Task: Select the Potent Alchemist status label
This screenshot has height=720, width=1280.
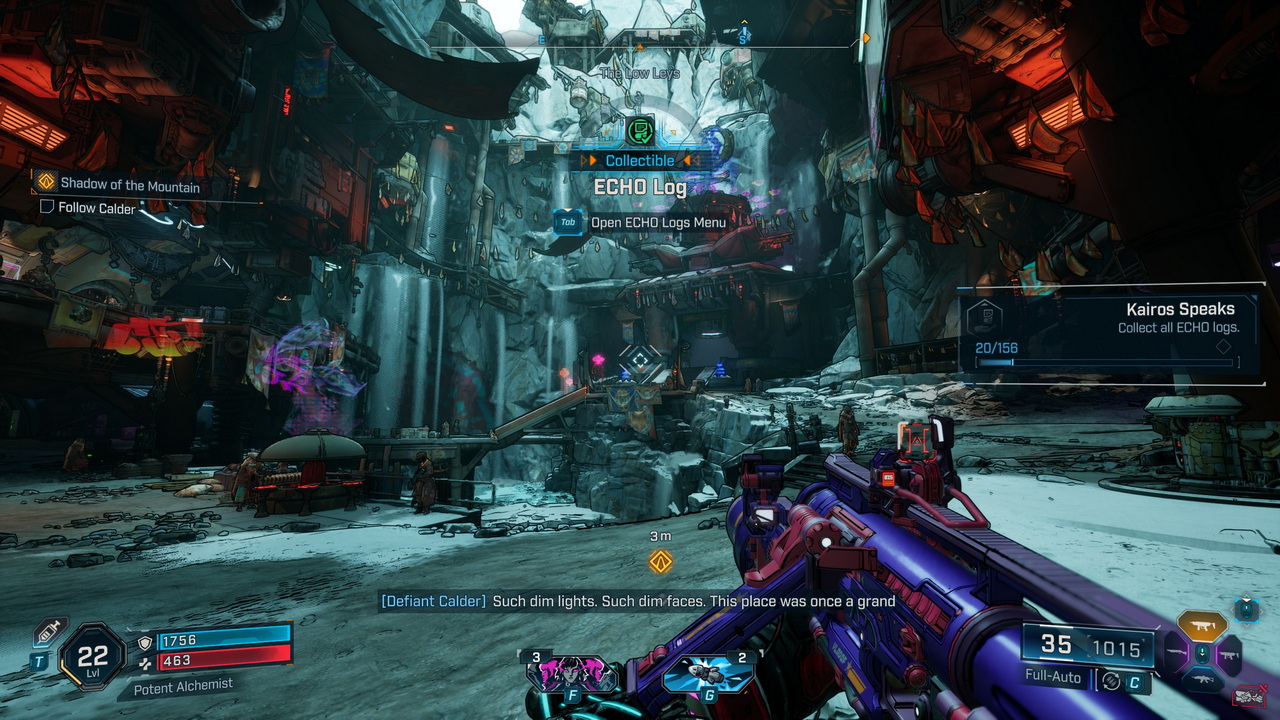Action: click(x=183, y=685)
